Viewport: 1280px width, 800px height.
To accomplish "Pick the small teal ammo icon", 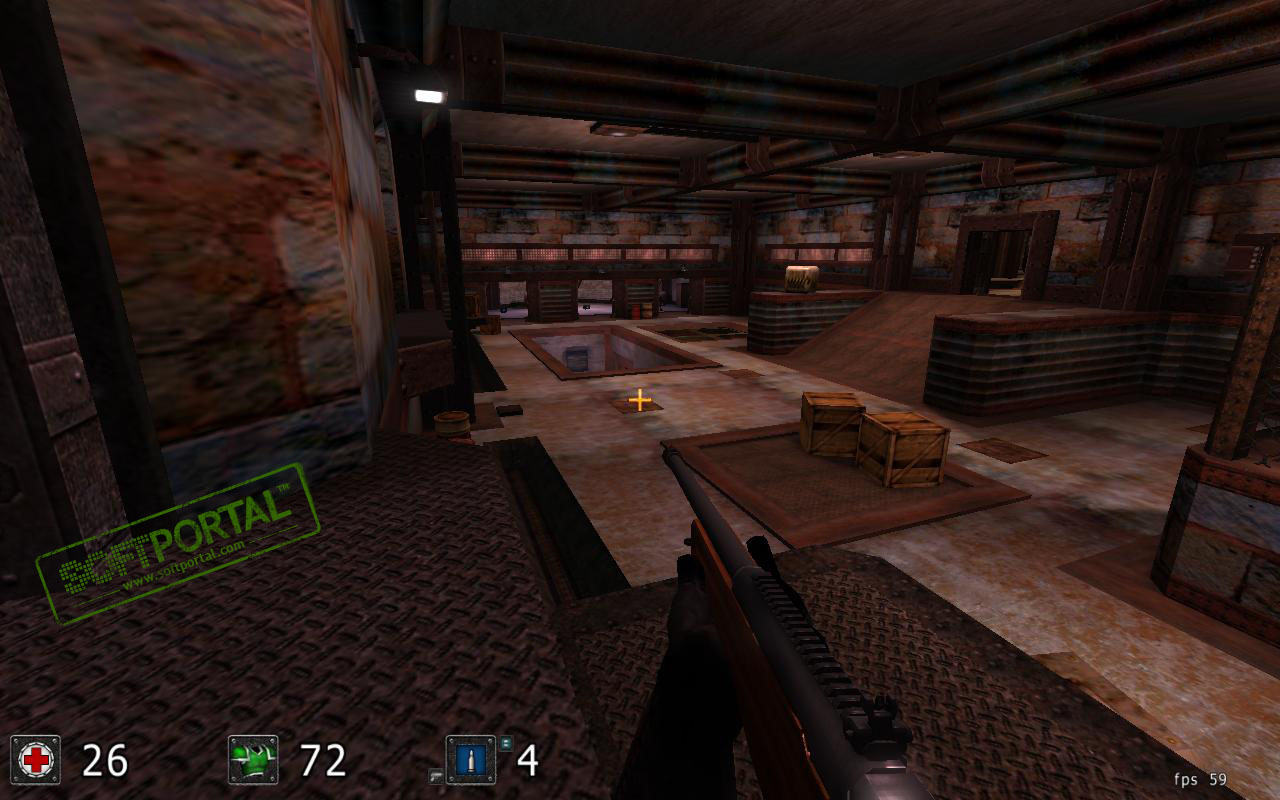I will (x=506, y=742).
